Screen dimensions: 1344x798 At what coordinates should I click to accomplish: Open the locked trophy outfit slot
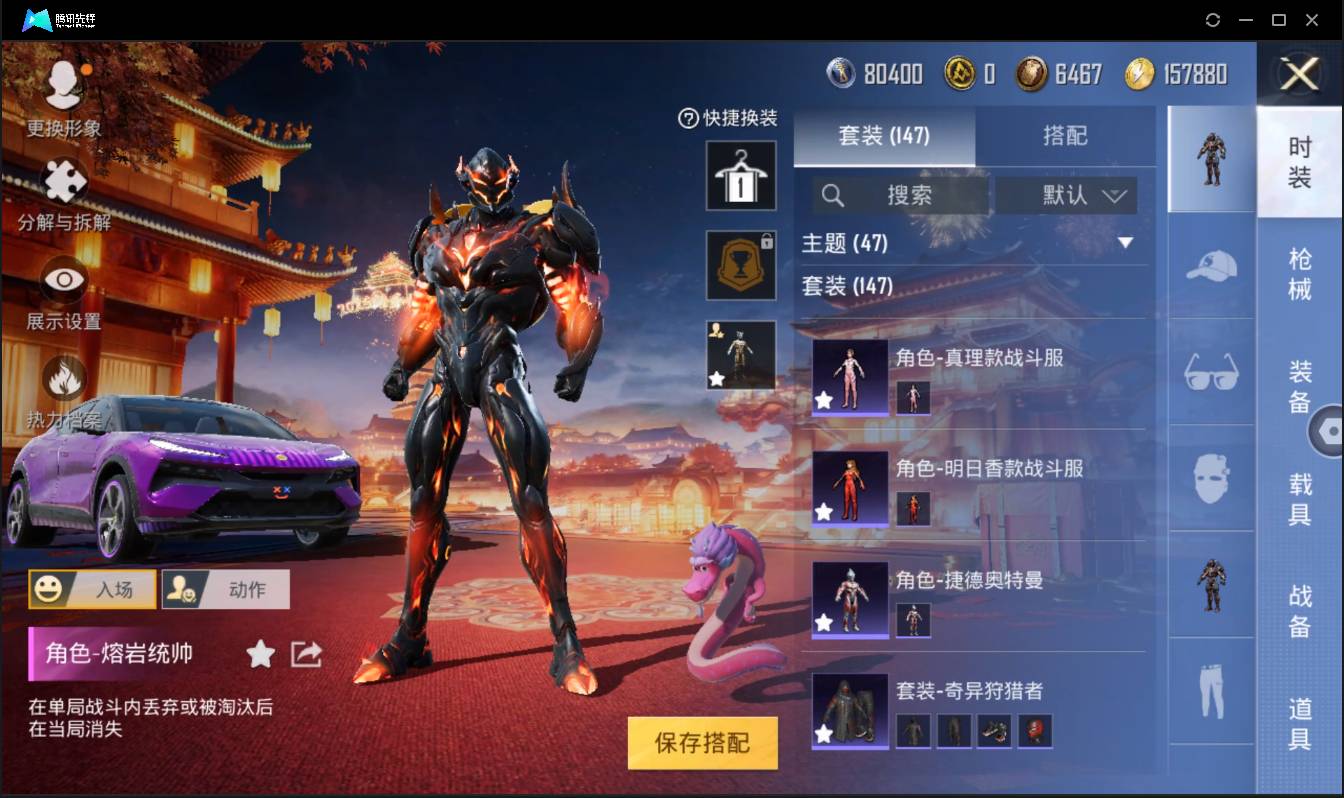740,264
